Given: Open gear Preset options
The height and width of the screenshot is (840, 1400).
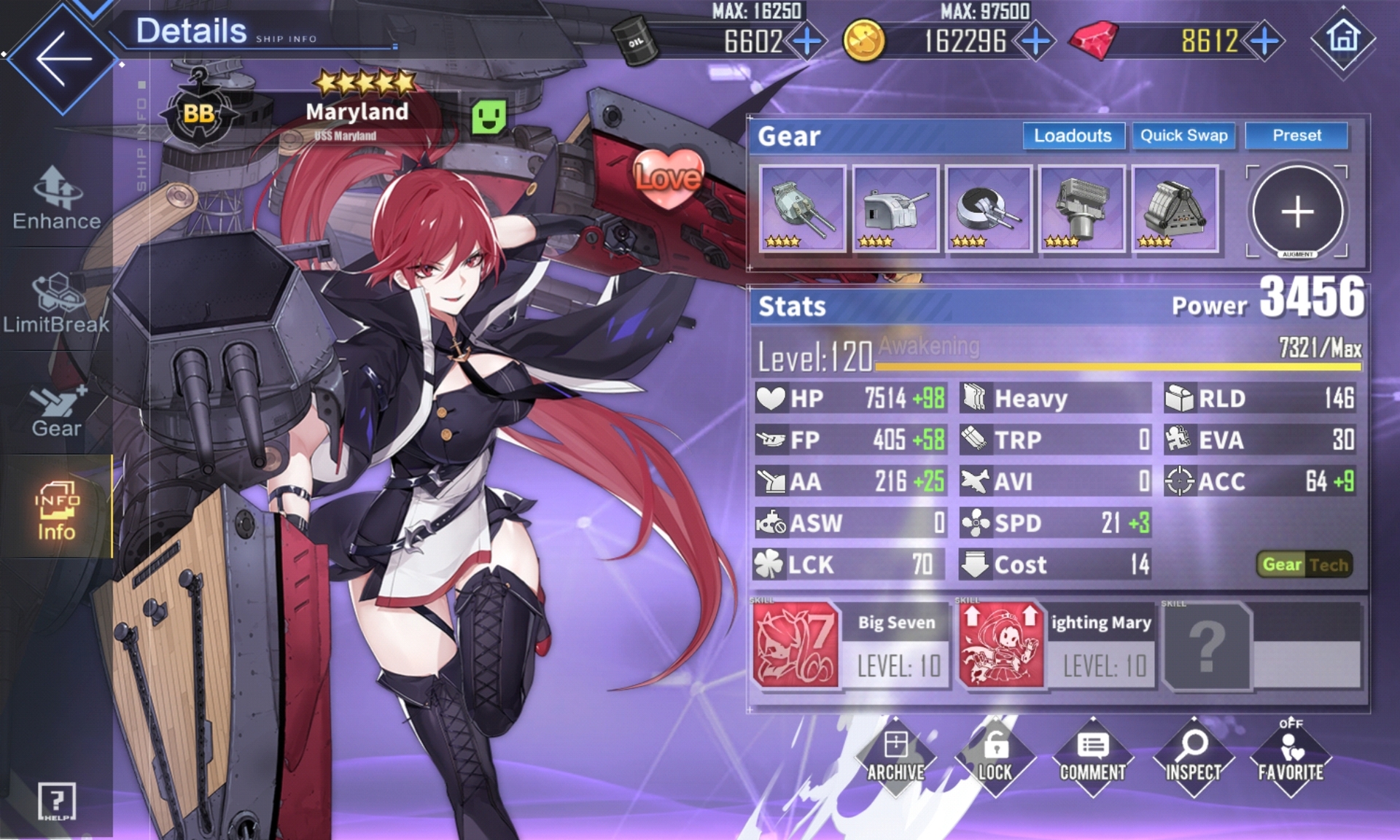Looking at the screenshot, I should (x=1296, y=136).
